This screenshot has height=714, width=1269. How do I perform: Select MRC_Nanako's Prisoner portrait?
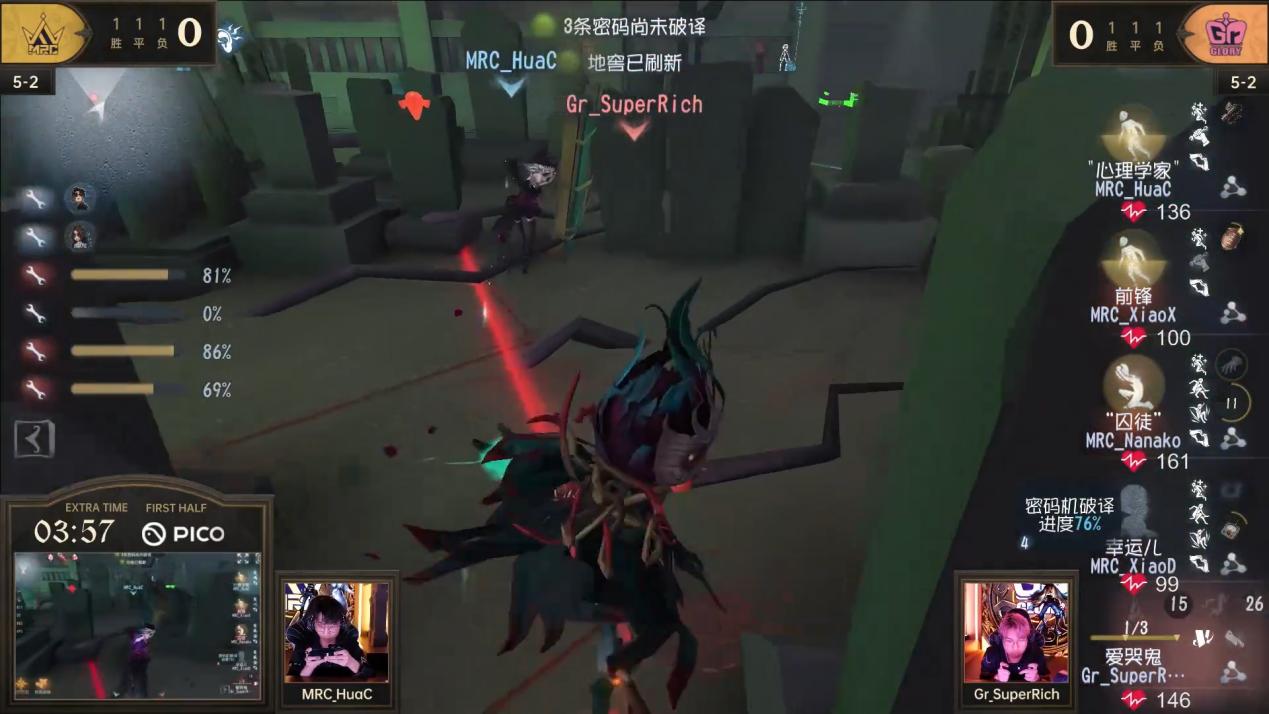click(x=1133, y=385)
